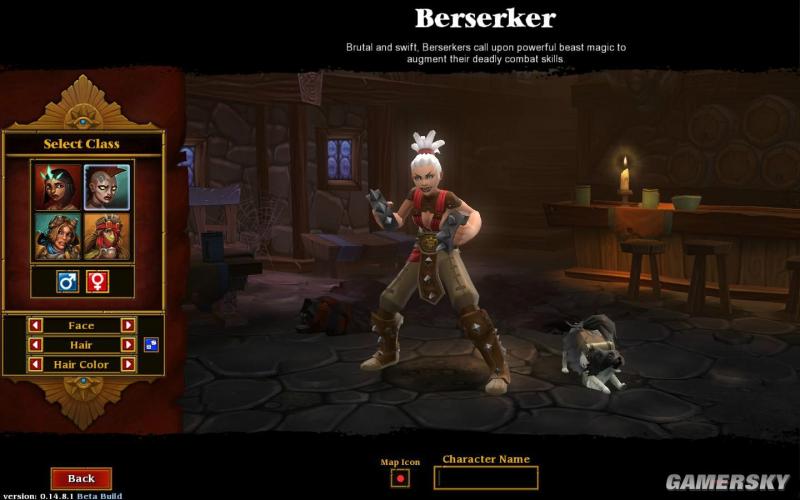Randomize appearance with the blue dice button
This screenshot has width=800, height=500.
pos(150,345)
